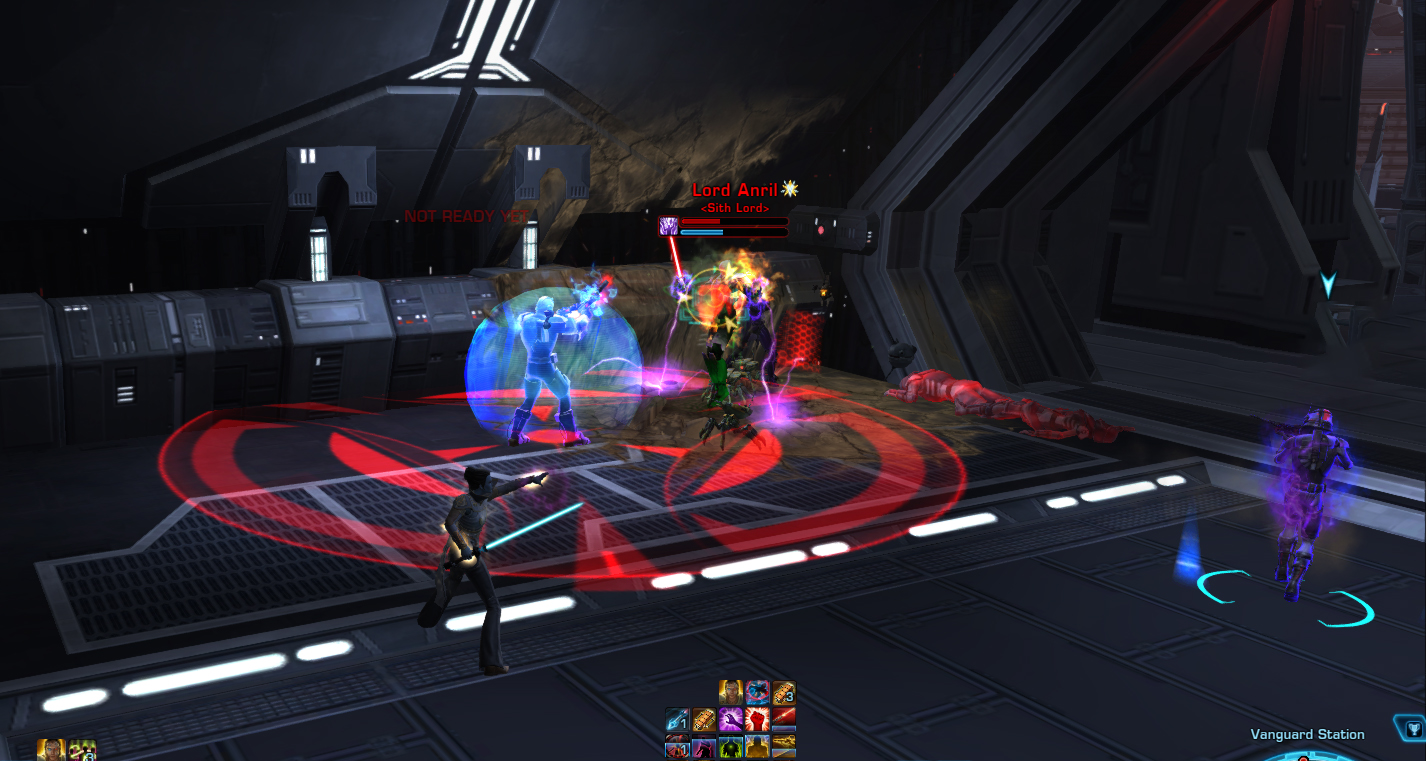Image resolution: width=1426 pixels, height=761 pixels.
Task: Activate the golden silhouette ability
Action: (757, 746)
